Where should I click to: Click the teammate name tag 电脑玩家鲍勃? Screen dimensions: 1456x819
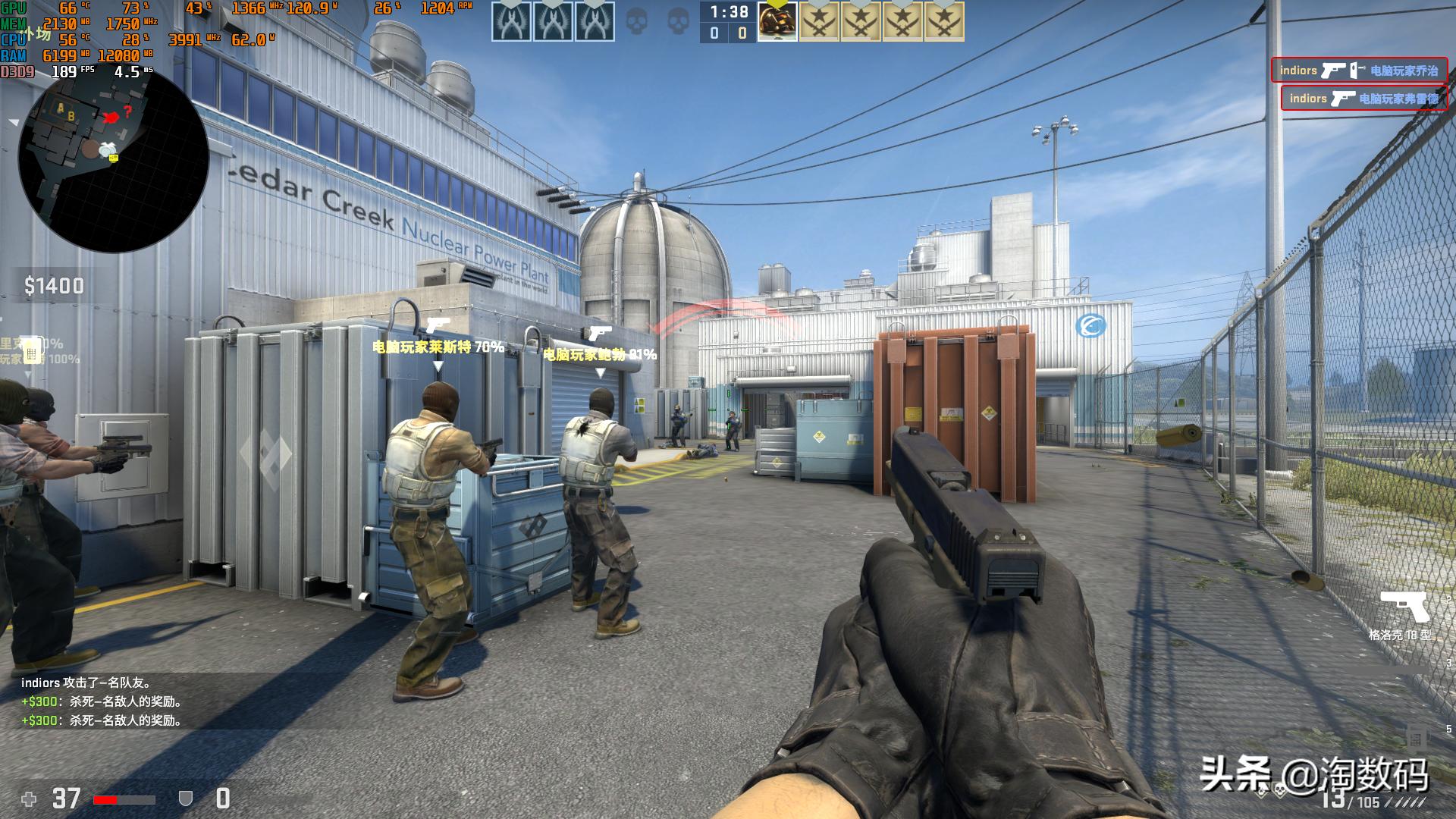tap(599, 354)
